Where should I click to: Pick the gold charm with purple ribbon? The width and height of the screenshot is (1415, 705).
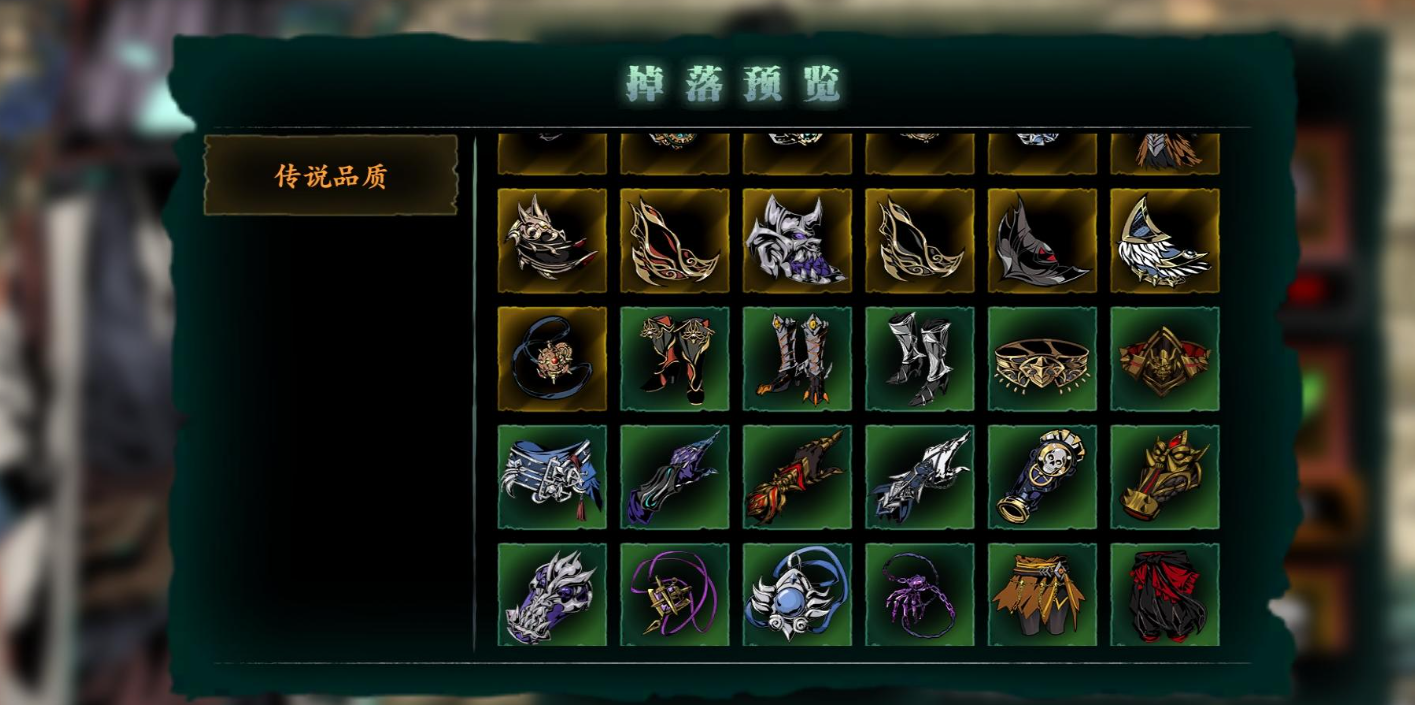(674, 595)
